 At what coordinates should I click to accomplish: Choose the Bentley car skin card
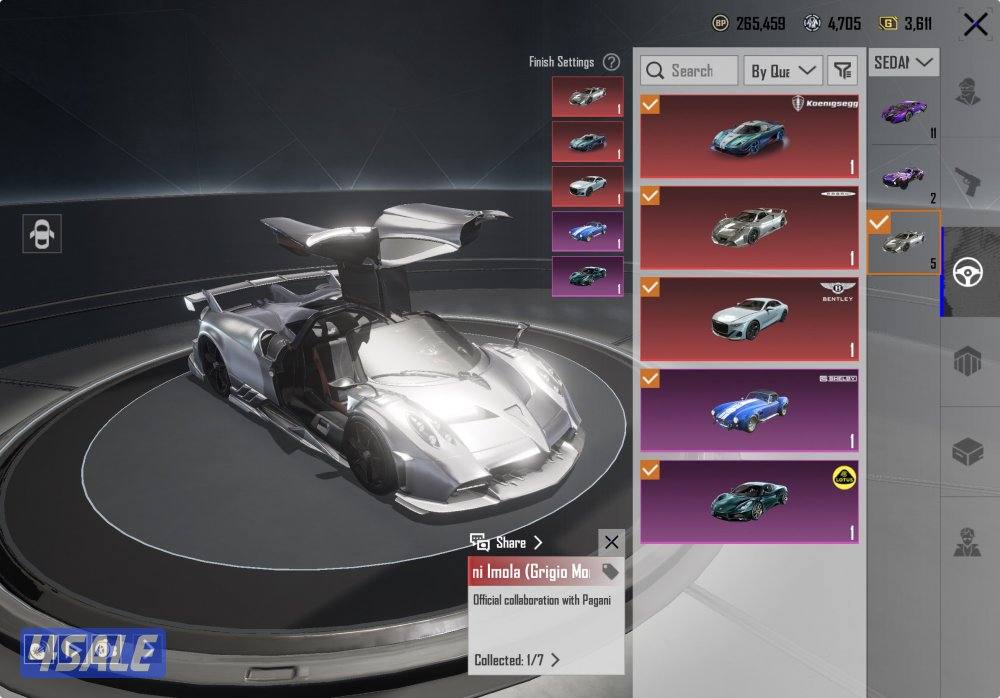point(749,318)
